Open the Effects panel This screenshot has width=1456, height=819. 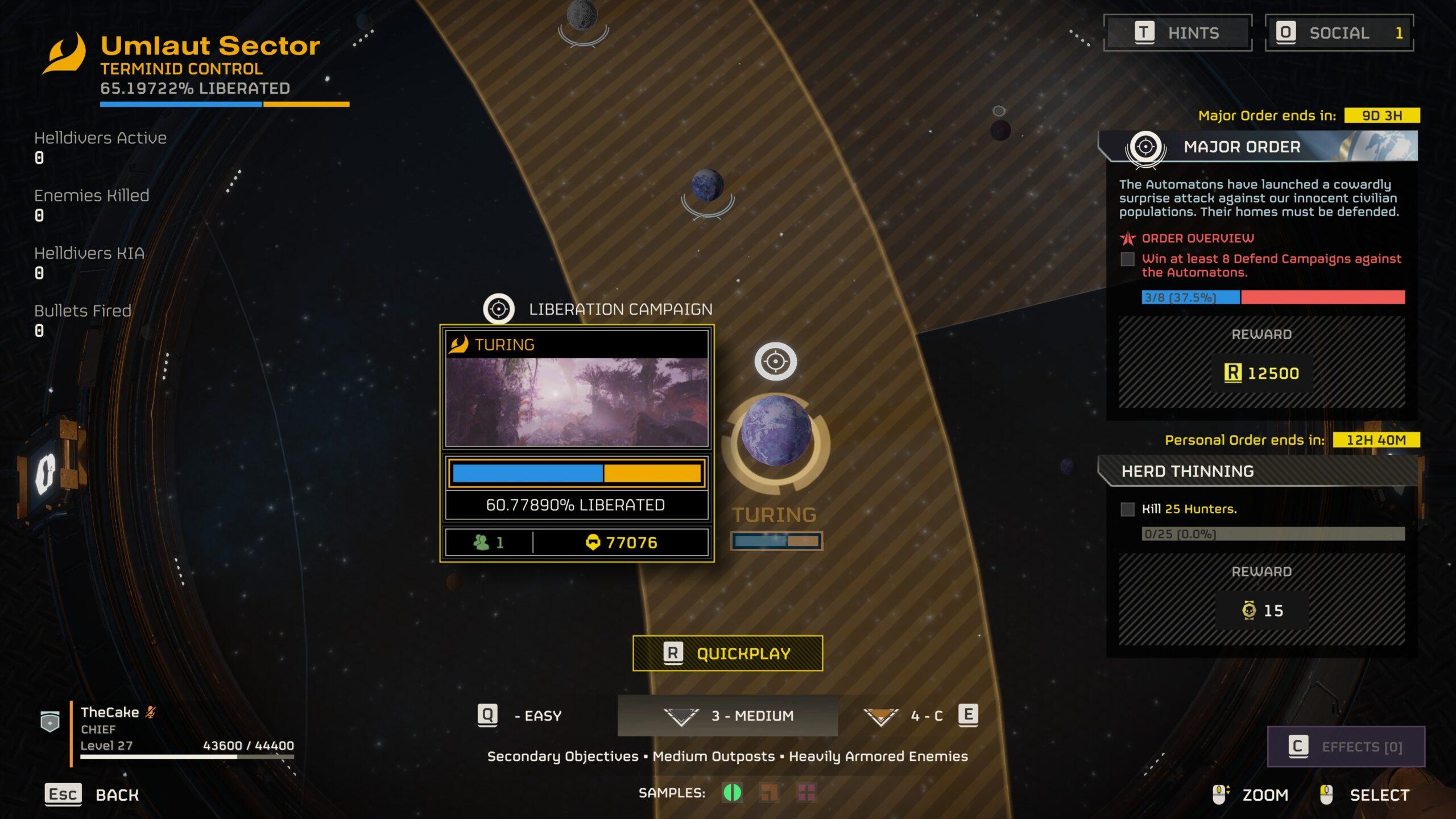1346,746
